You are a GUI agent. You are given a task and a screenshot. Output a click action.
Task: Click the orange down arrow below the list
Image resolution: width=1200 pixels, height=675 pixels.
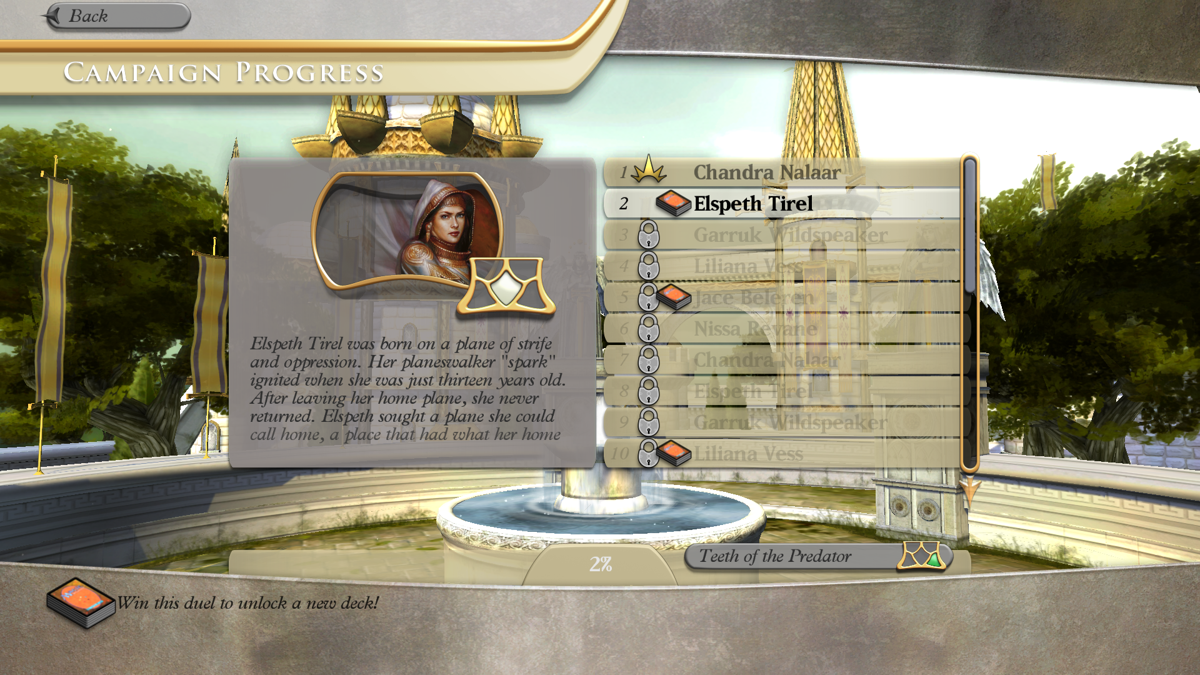coord(969,491)
